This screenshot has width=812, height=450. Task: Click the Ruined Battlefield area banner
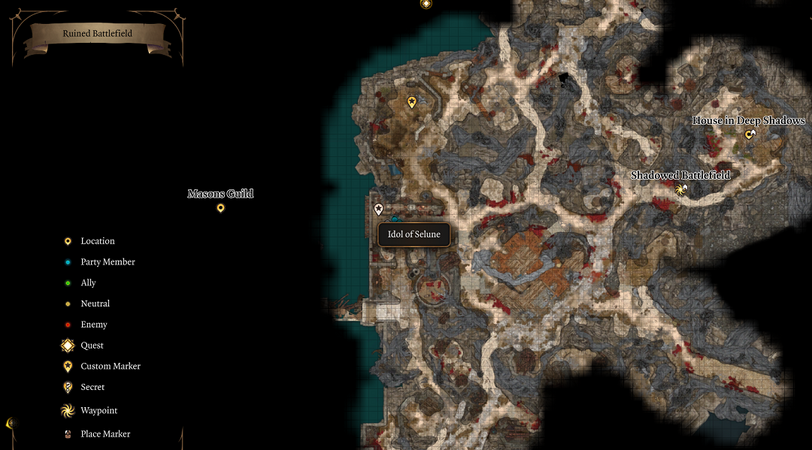click(98, 34)
